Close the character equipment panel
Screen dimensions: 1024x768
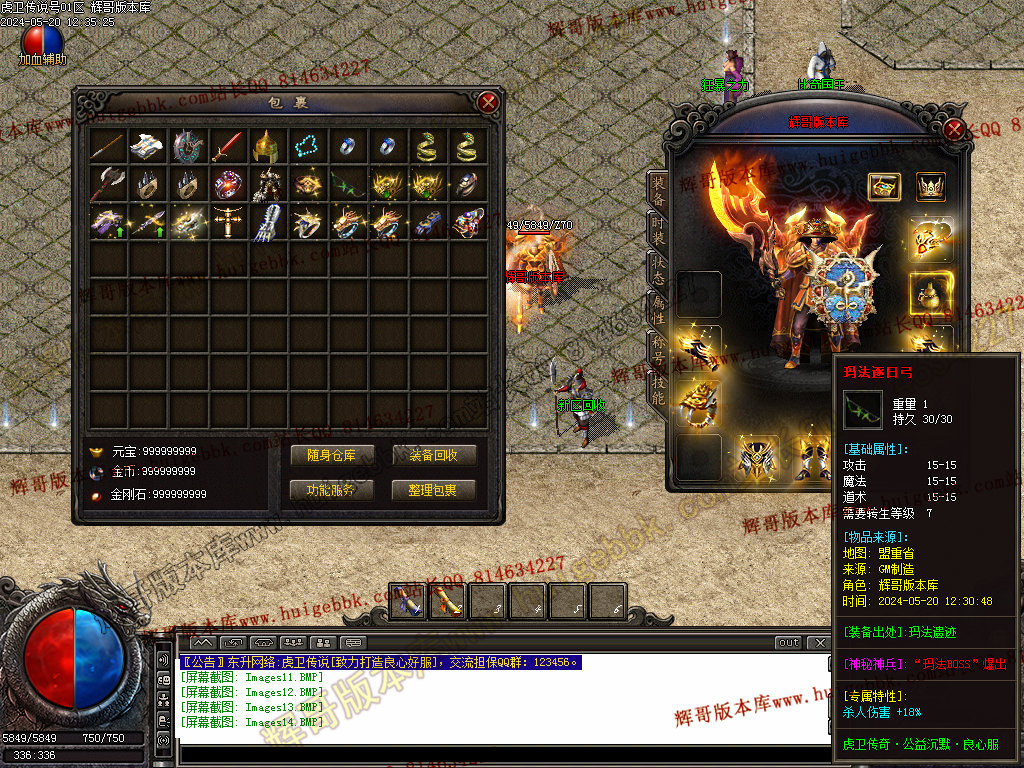pyautogui.click(x=954, y=129)
